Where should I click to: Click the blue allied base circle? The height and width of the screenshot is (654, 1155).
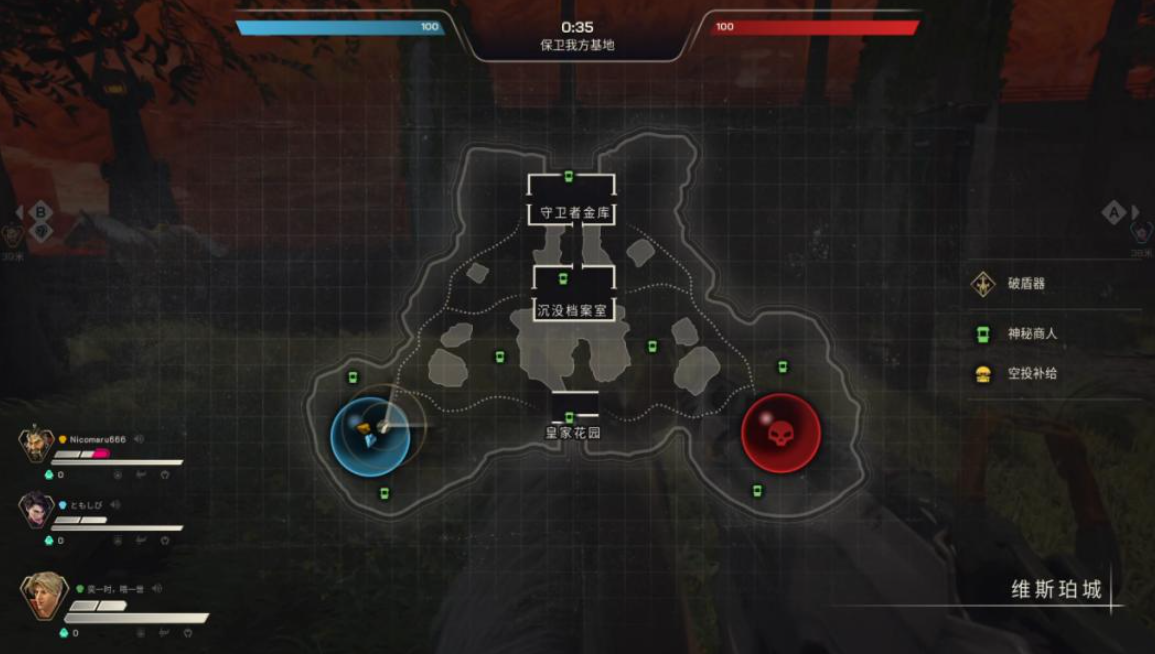pos(369,435)
